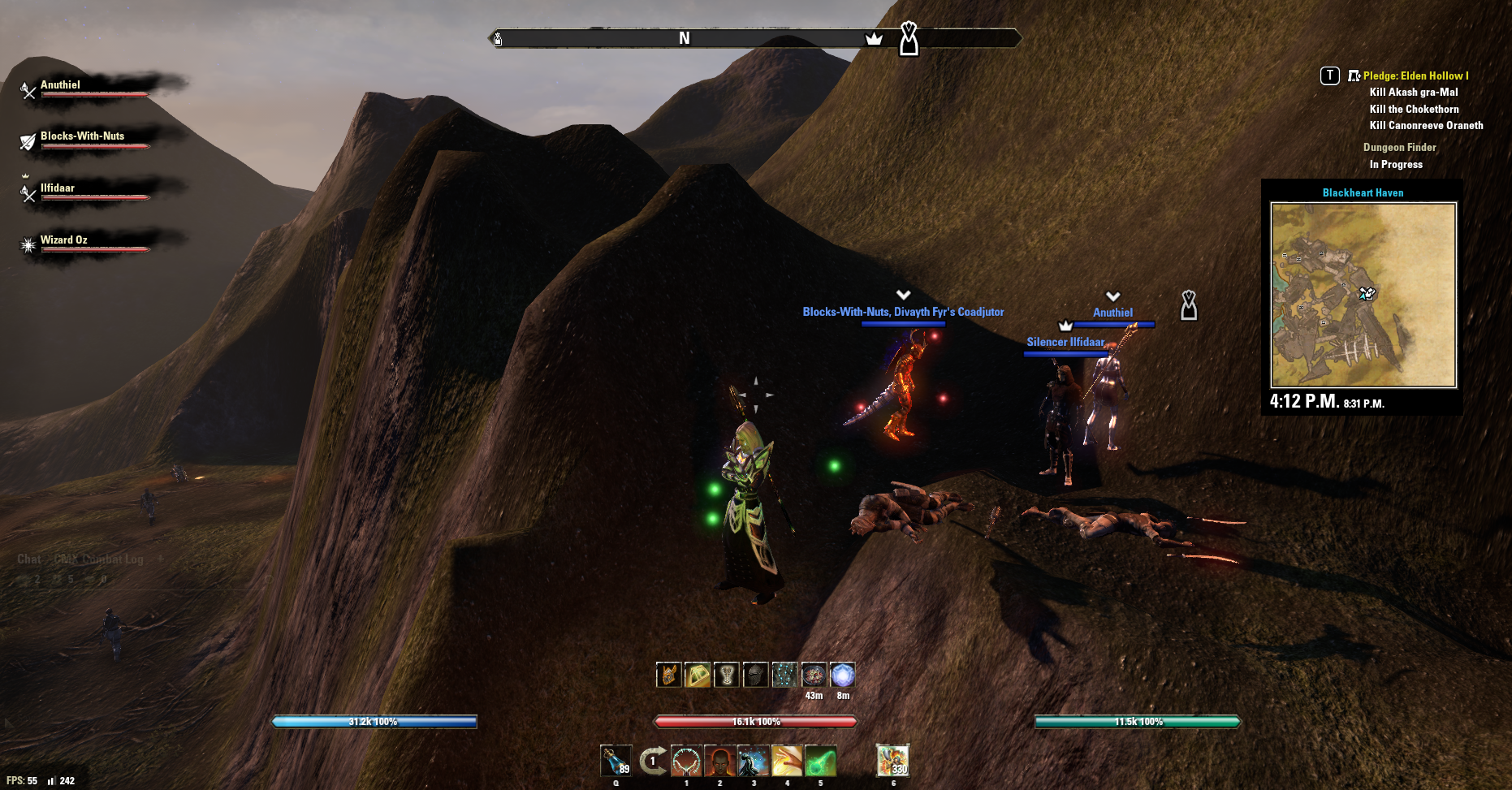The height and width of the screenshot is (790, 1512).
Task: Cast the hooded figure blue ability
Action: pos(754,761)
